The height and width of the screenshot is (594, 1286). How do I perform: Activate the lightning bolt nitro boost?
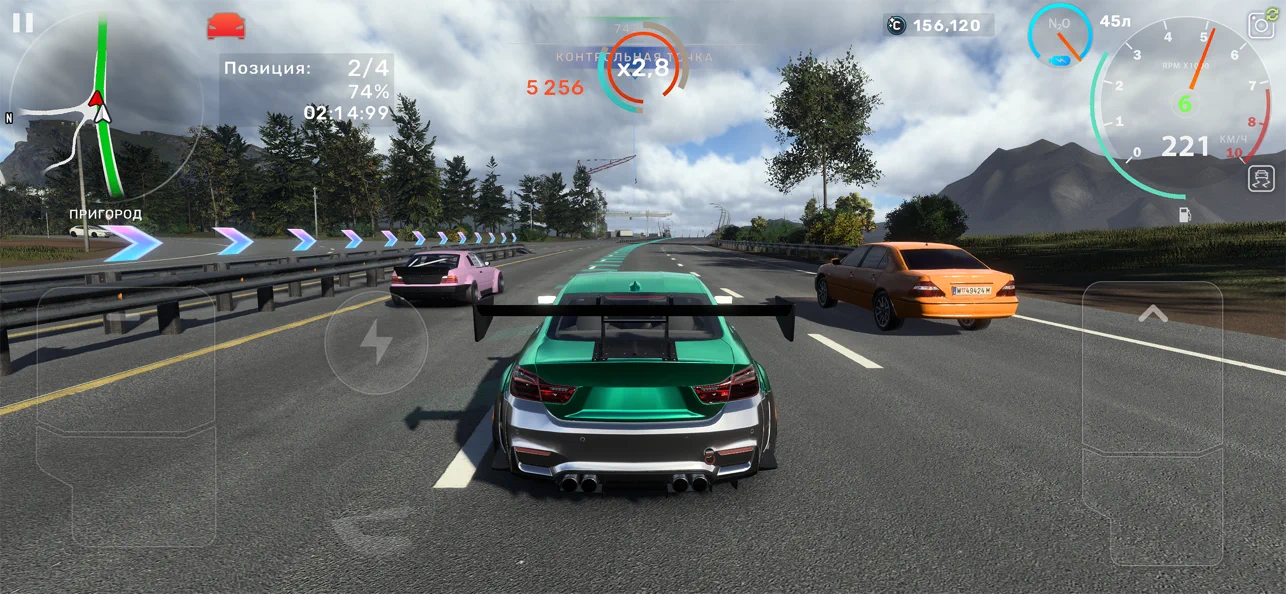[x=376, y=342]
